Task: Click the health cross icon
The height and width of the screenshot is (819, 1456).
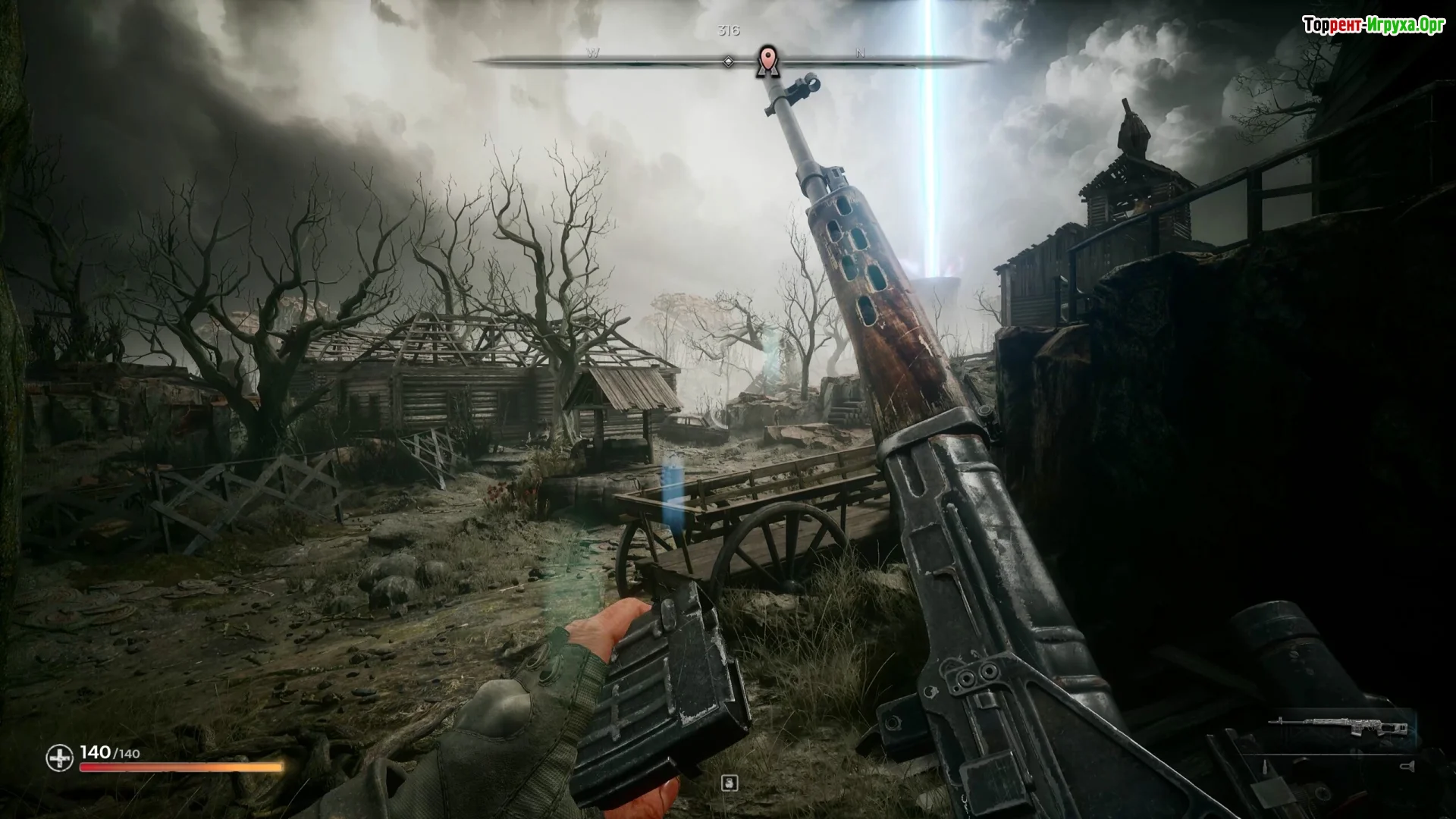Action: click(59, 758)
